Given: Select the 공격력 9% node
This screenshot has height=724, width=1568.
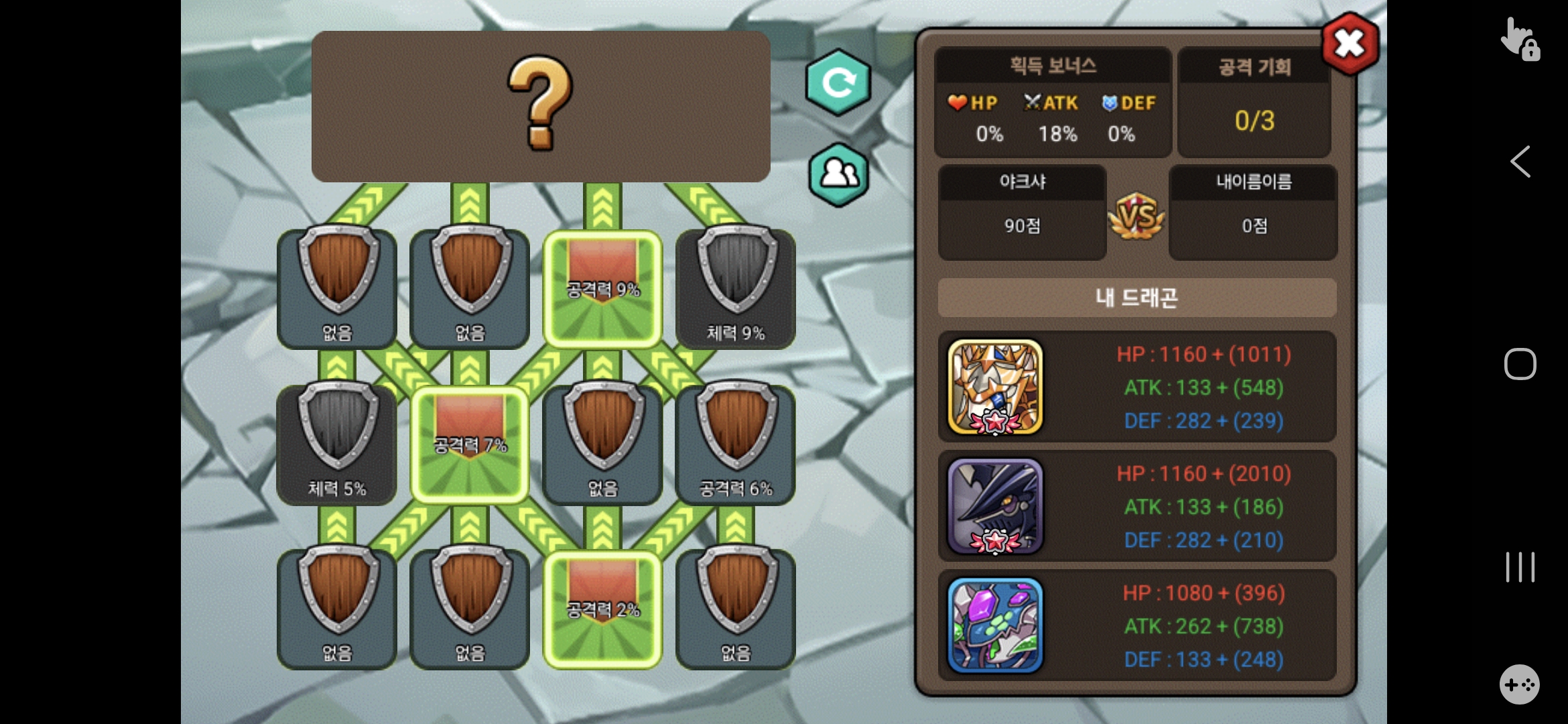Looking at the screenshot, I should 602,288.
